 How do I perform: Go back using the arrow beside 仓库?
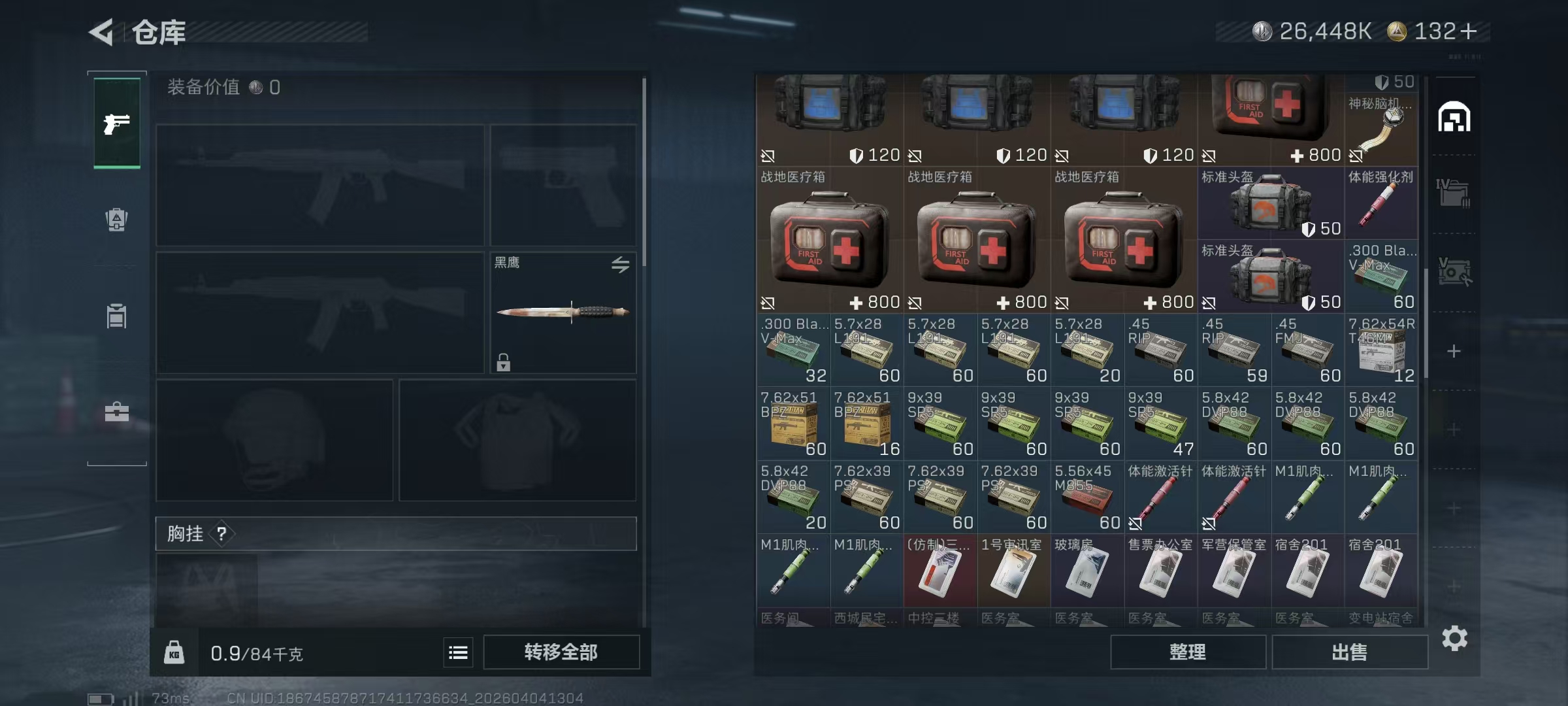point(103,32)
